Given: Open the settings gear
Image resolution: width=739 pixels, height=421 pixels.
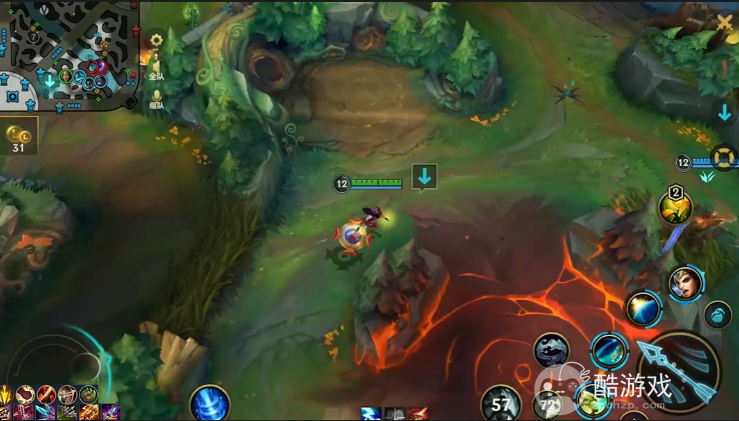Looking at the screenshot, I should (156, 40).
